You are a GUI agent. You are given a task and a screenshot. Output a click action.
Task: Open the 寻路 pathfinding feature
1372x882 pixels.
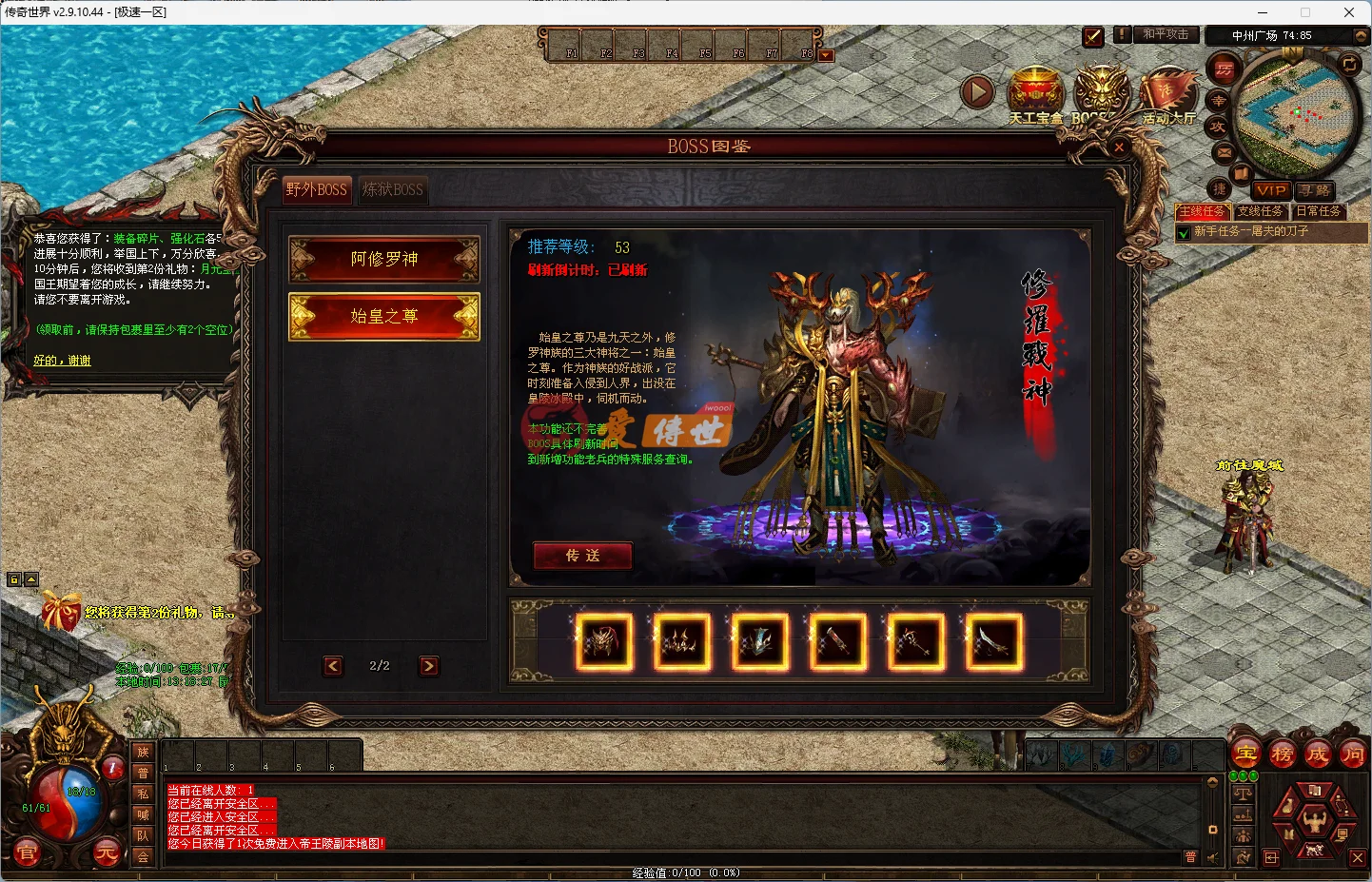click(1316, 190)
